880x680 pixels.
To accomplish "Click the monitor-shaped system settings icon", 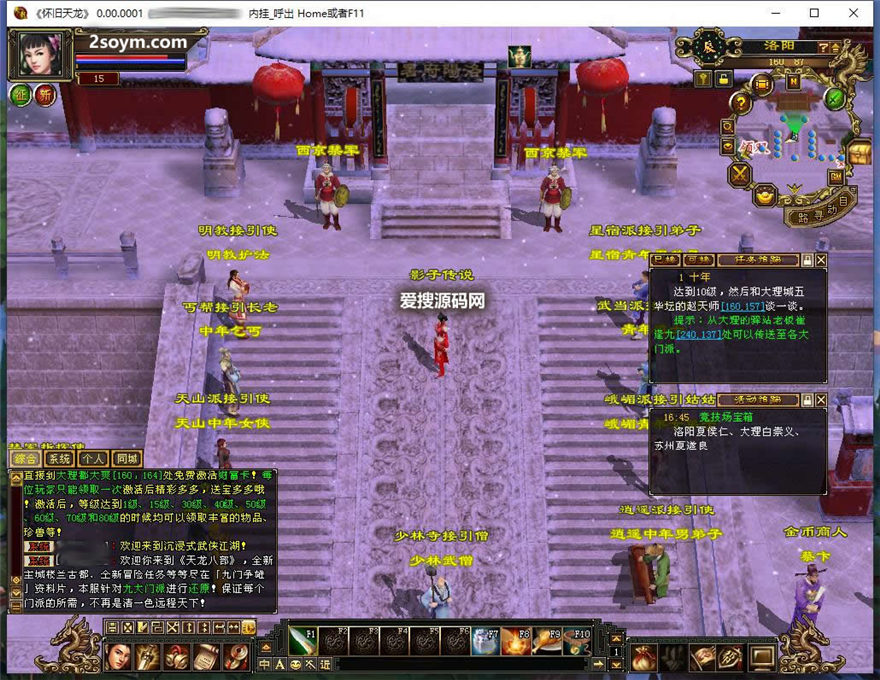I will (x=762, y=657).
